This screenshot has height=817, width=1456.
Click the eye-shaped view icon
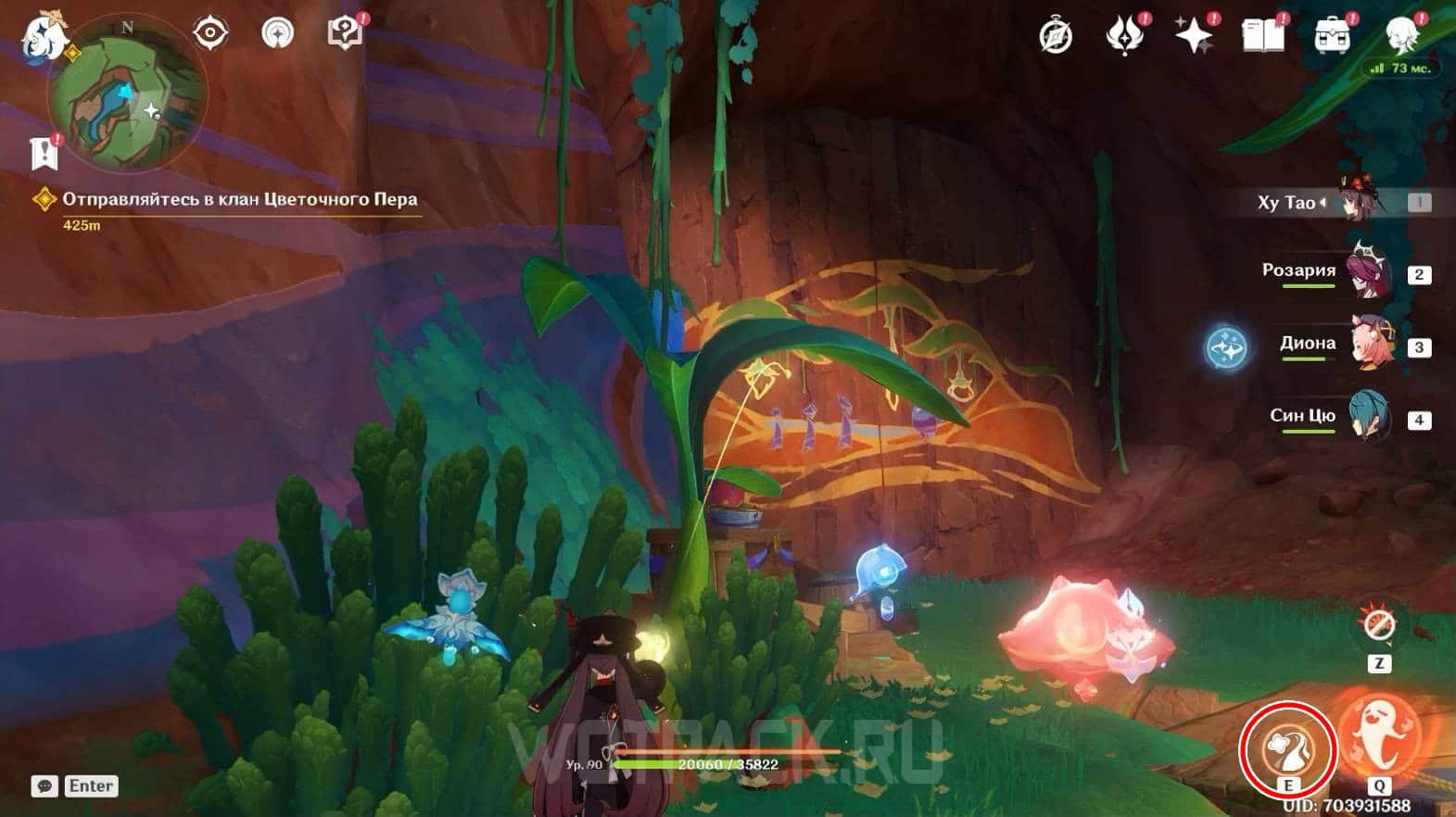click(x=210, y=33)
